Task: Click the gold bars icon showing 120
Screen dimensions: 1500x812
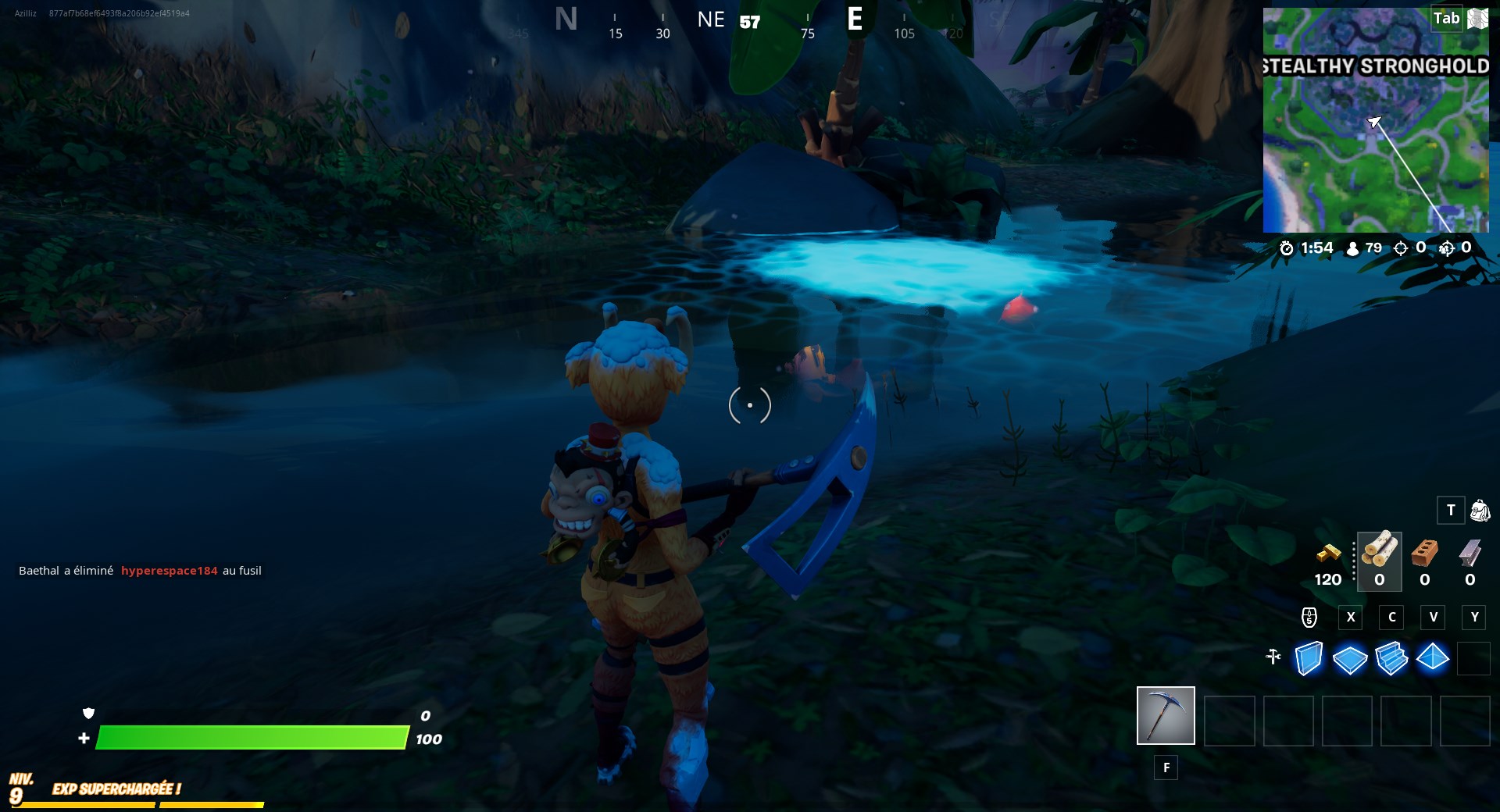Action: point(1328,554)
